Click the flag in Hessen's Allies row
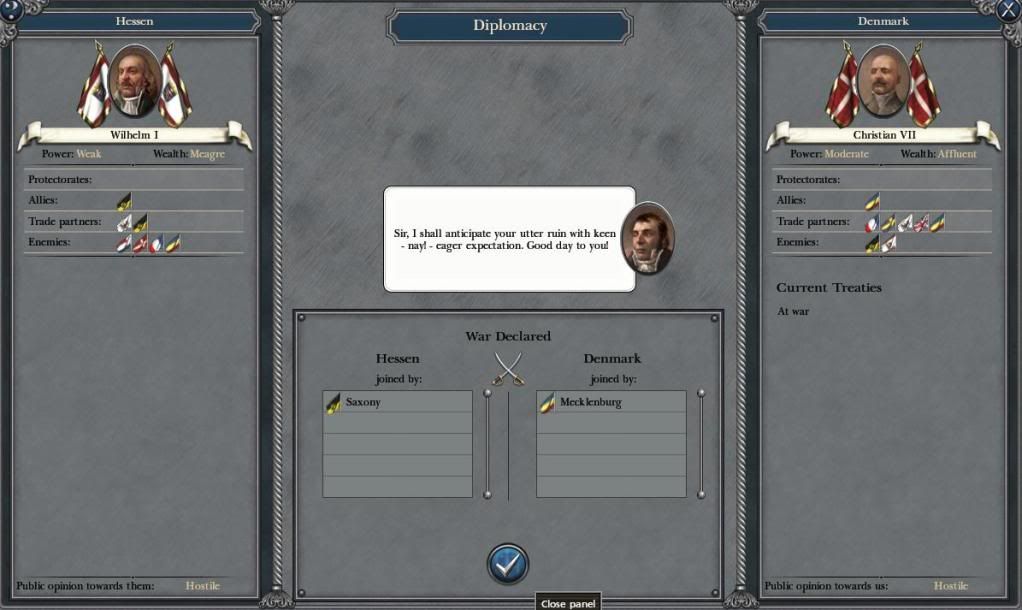Screen dimensions: 1022x610 click(x=123, y=202)
